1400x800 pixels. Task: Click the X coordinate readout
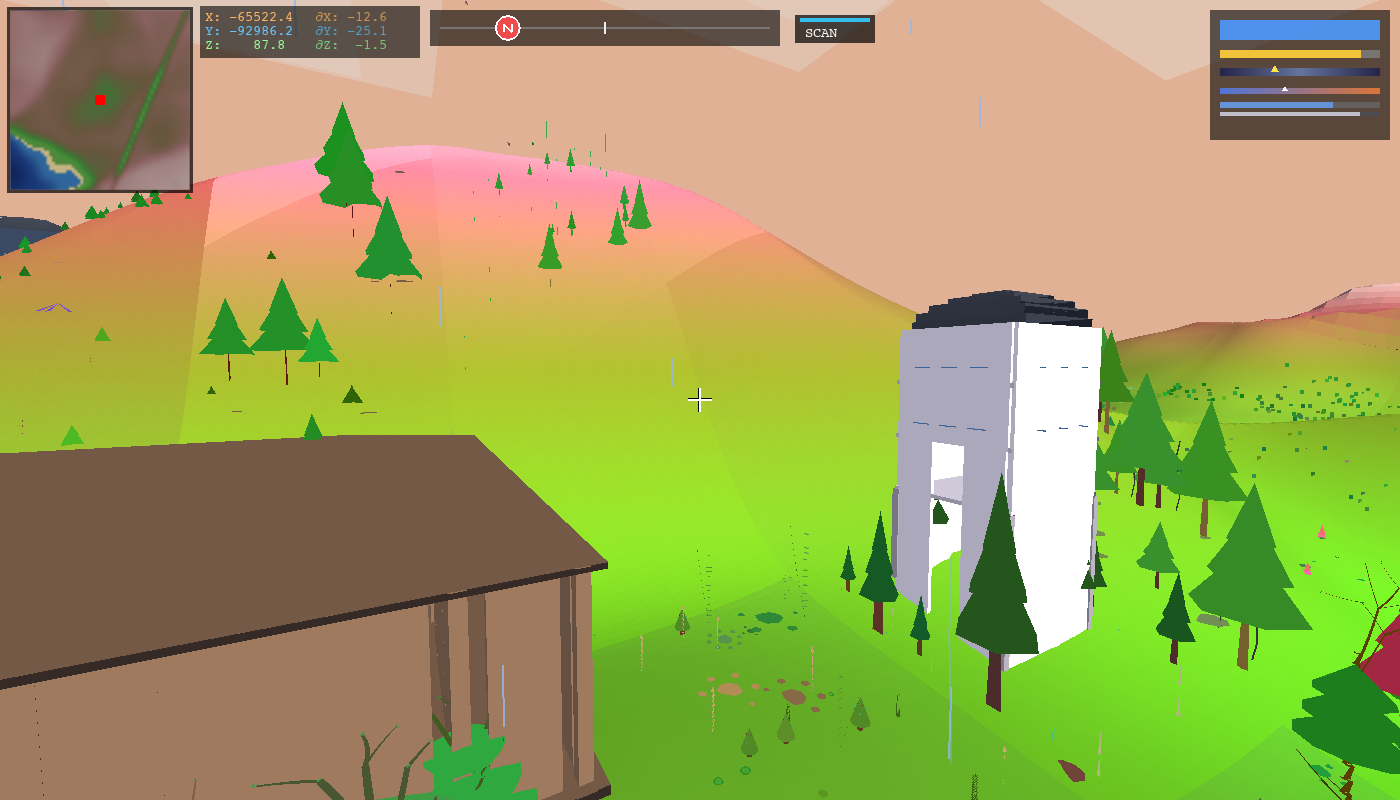tap(248, 16)
